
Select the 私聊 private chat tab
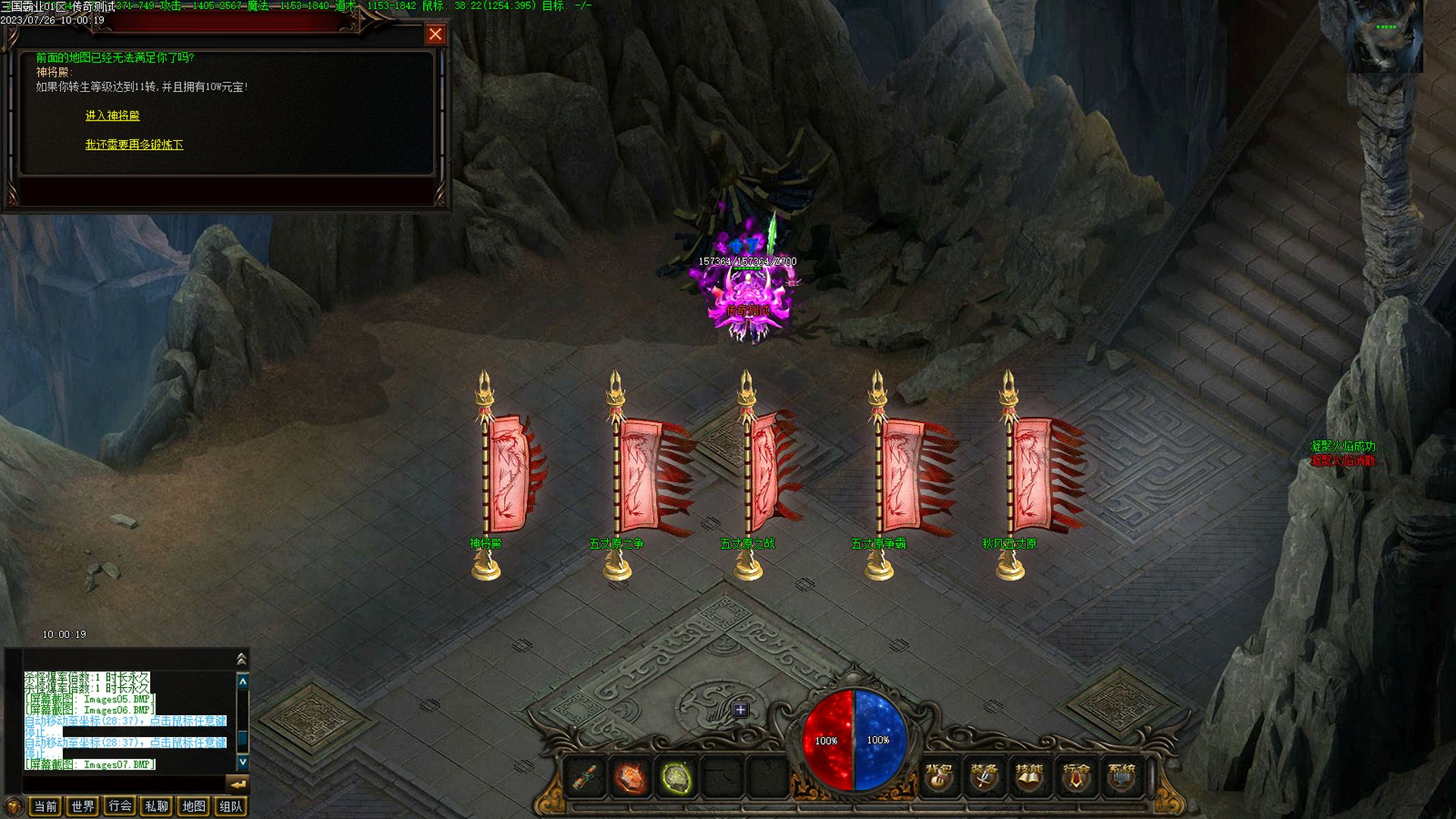[157, 806]
